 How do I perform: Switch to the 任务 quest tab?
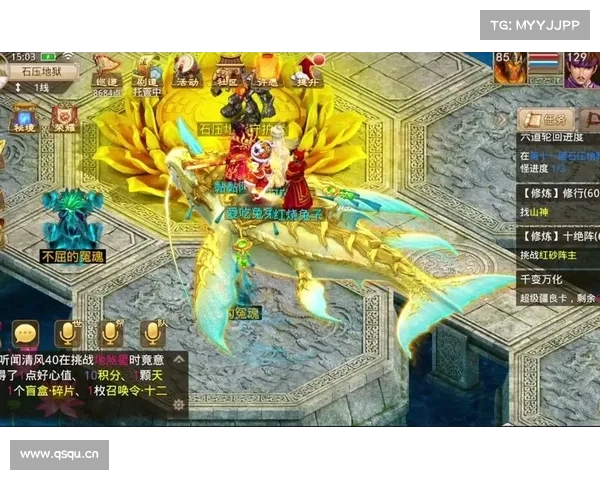(549, 118)
